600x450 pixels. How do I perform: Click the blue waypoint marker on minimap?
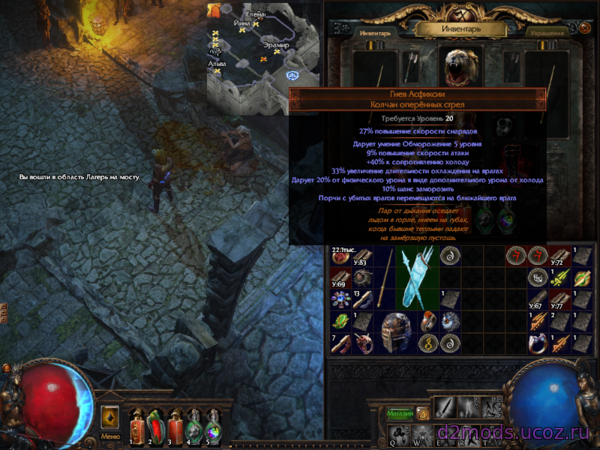tap(291, 76)
